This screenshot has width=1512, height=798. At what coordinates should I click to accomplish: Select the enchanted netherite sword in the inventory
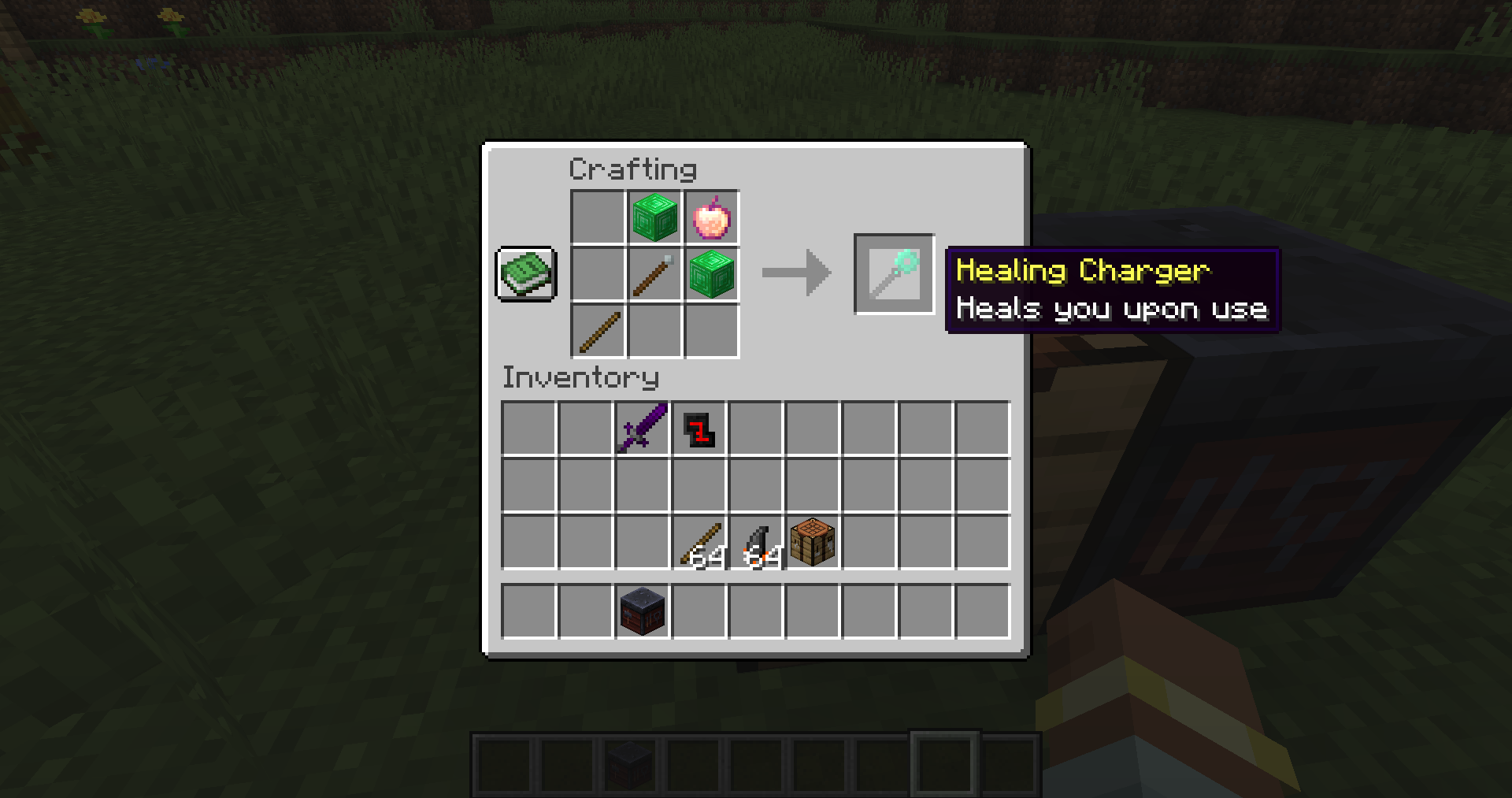click(x=641, y=428)
